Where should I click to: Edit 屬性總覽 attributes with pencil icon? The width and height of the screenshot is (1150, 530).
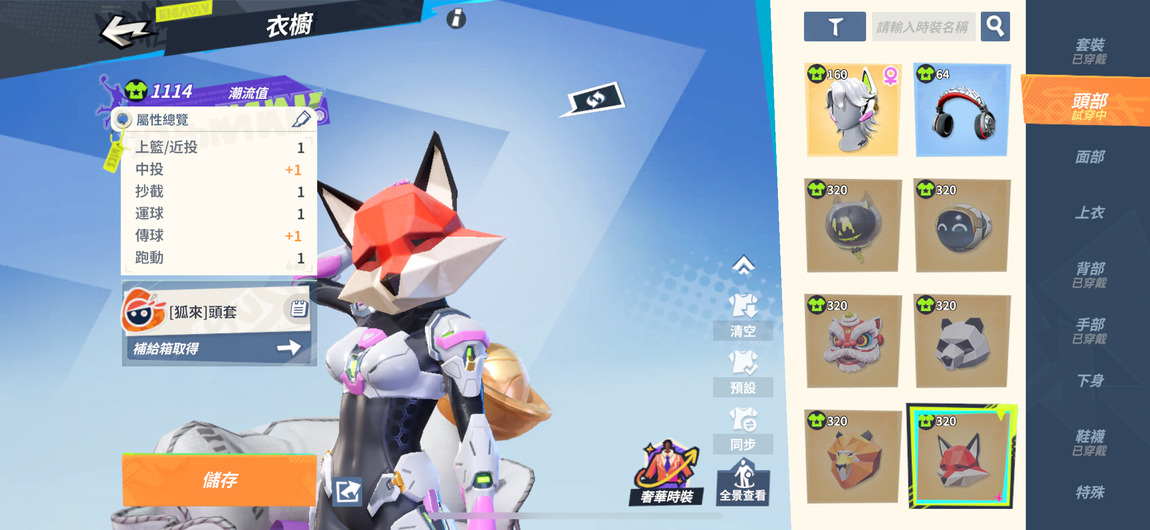click(x=301, y=119)
